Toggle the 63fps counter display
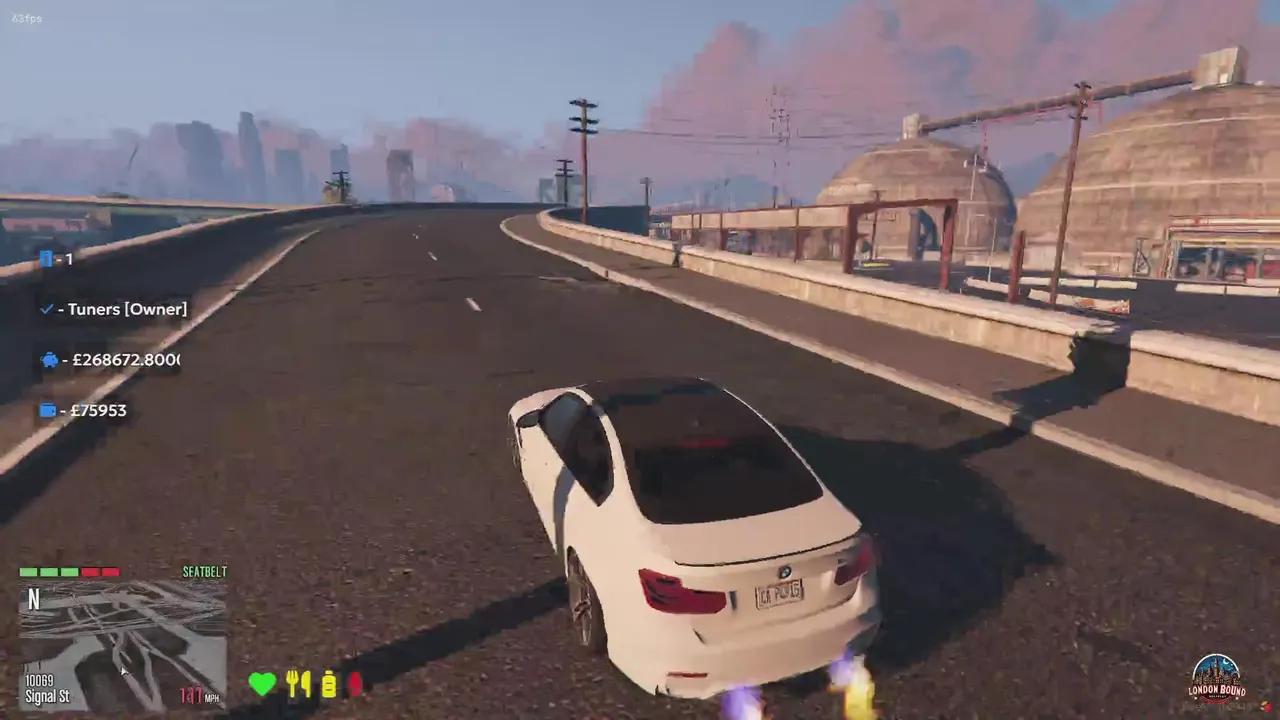The image size is (1280, 720). click(x=27, y=17)
